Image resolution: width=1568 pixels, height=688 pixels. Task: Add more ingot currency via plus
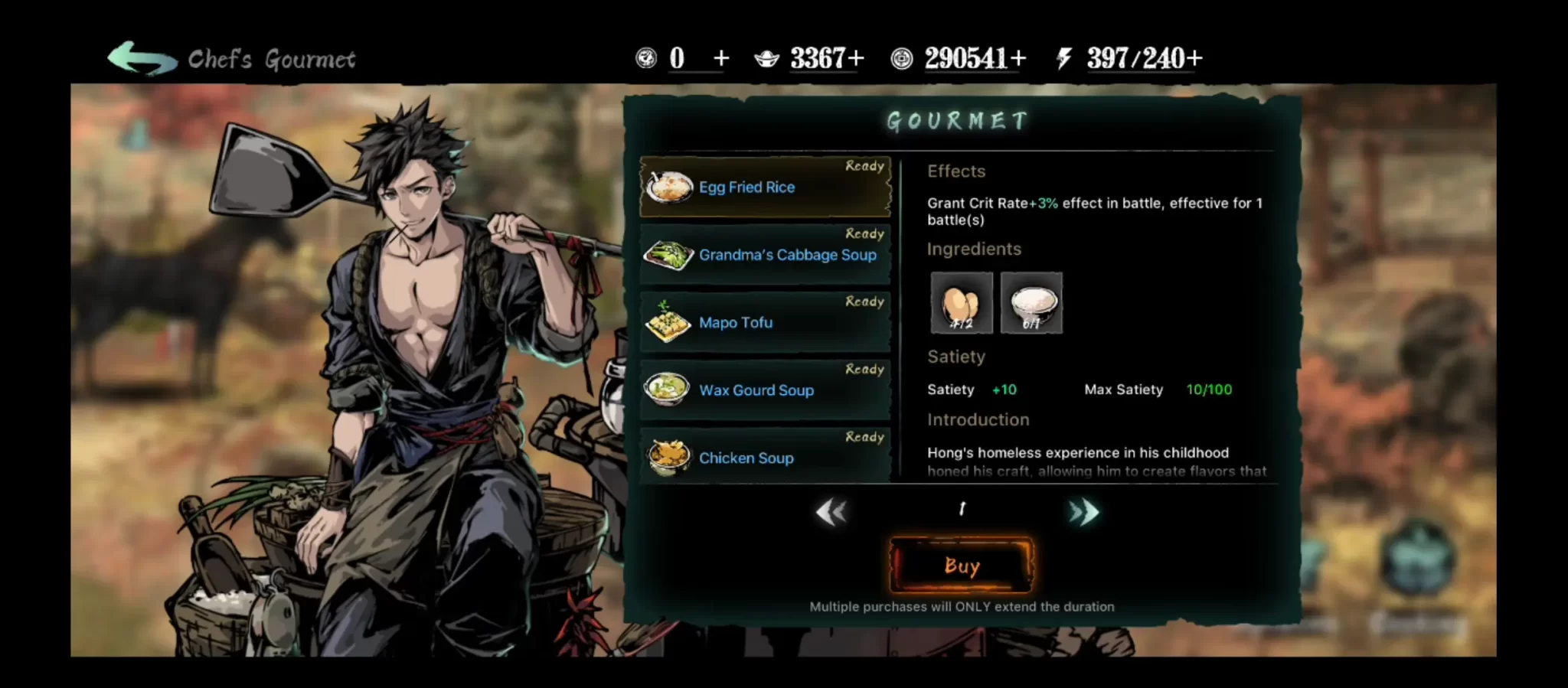pos(857,58)
